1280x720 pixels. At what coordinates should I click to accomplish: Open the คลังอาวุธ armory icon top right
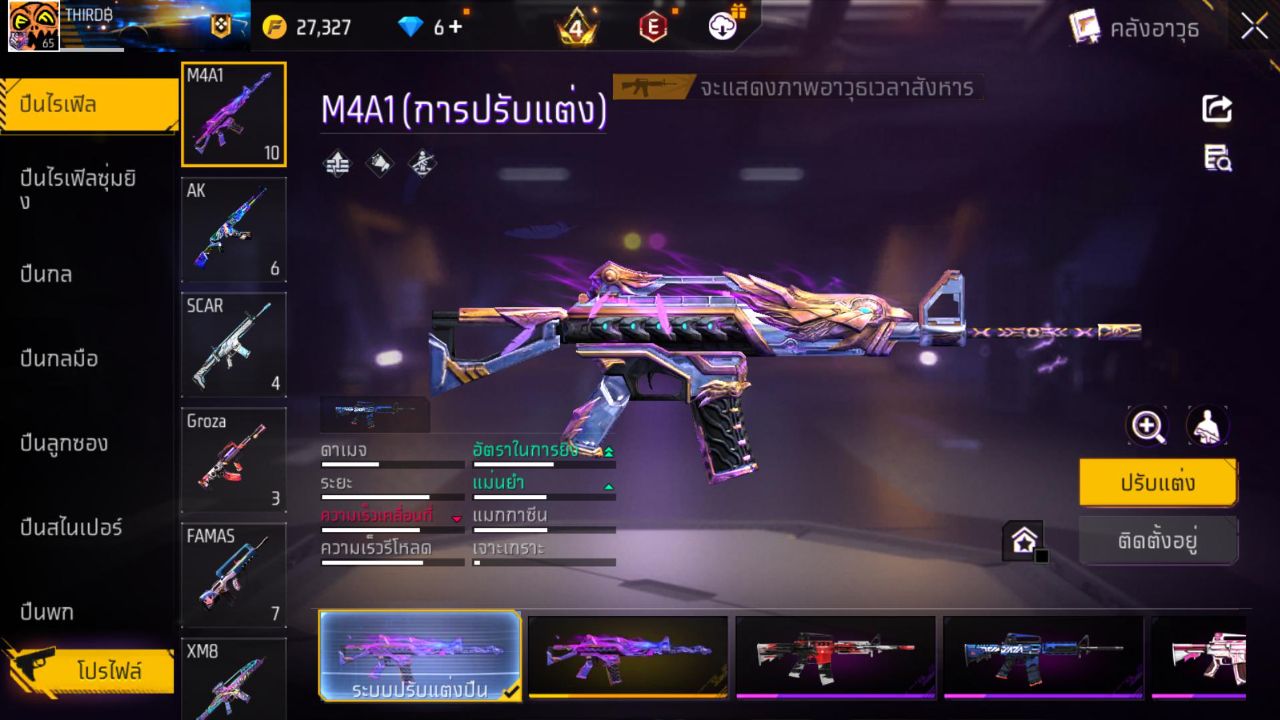[1085, 27]
